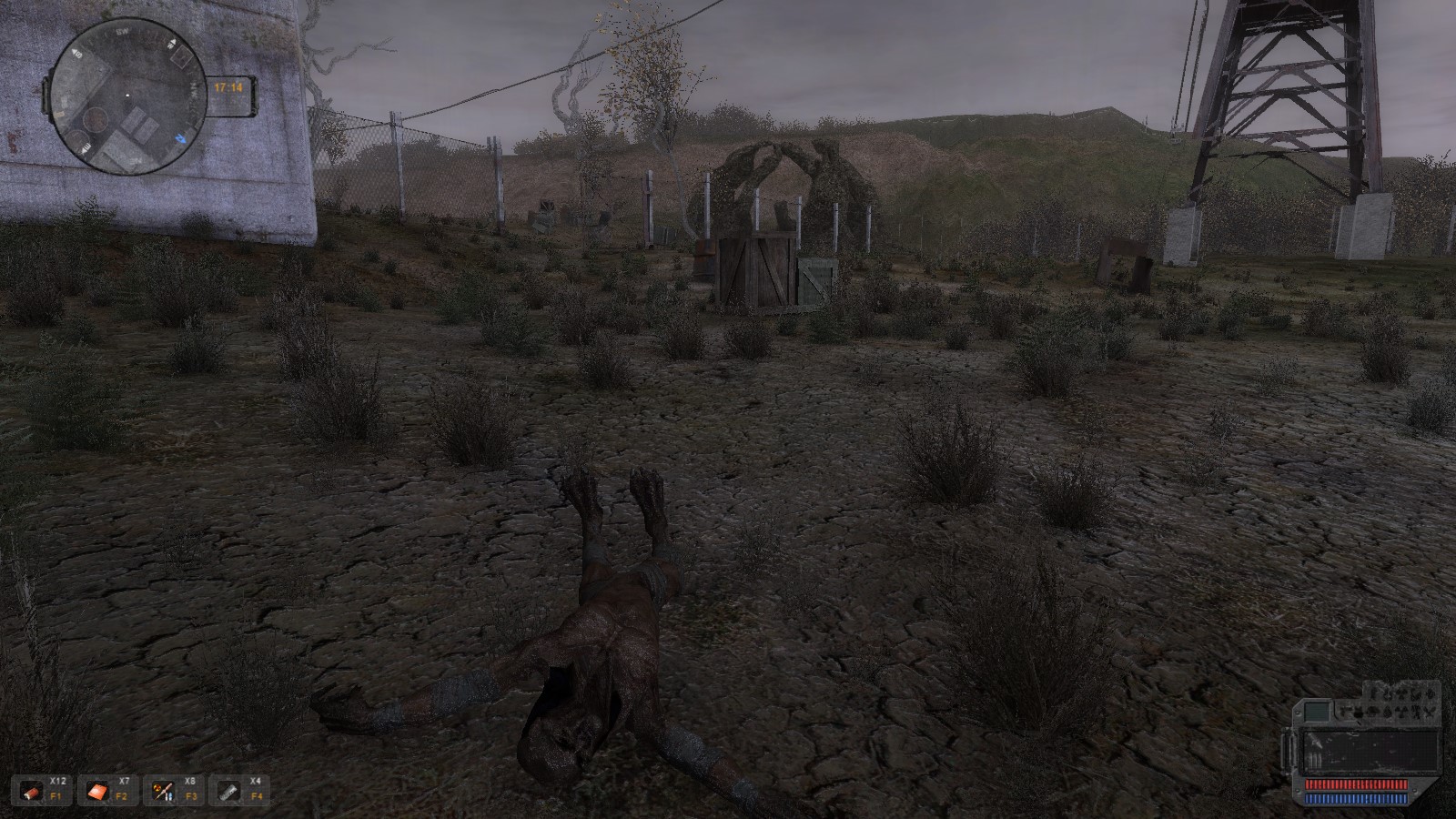Select the grey item in slot F4
This screenshot has height=819, width=1456.
tap(230, 792)
